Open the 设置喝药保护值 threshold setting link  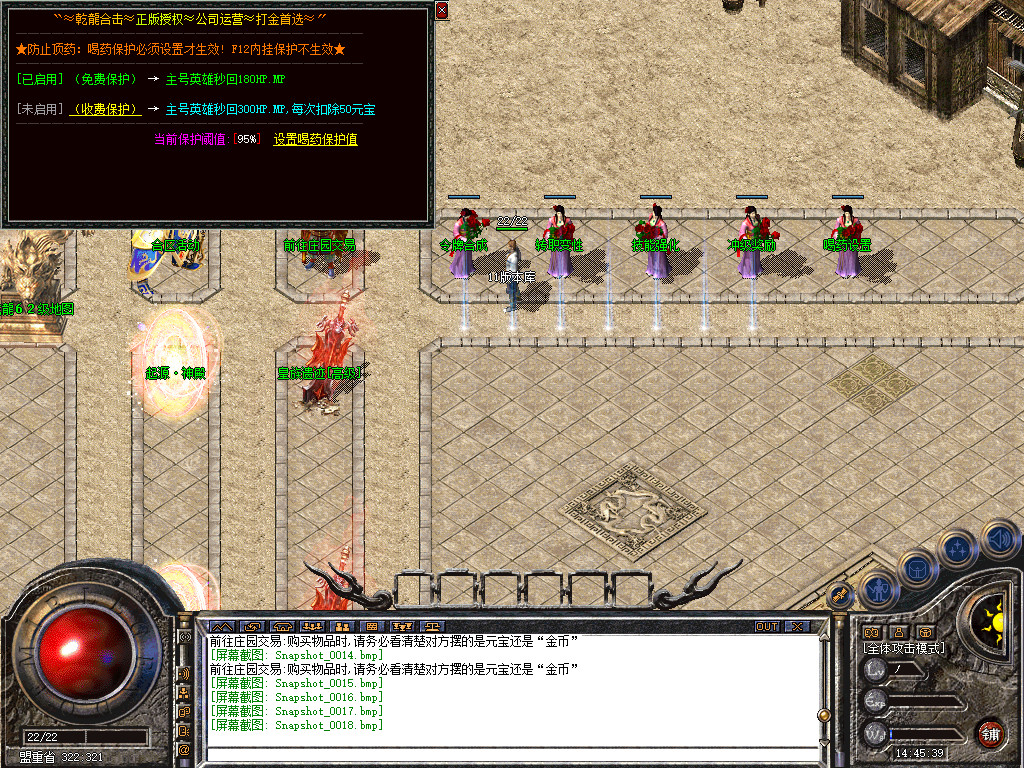[315, 140]
